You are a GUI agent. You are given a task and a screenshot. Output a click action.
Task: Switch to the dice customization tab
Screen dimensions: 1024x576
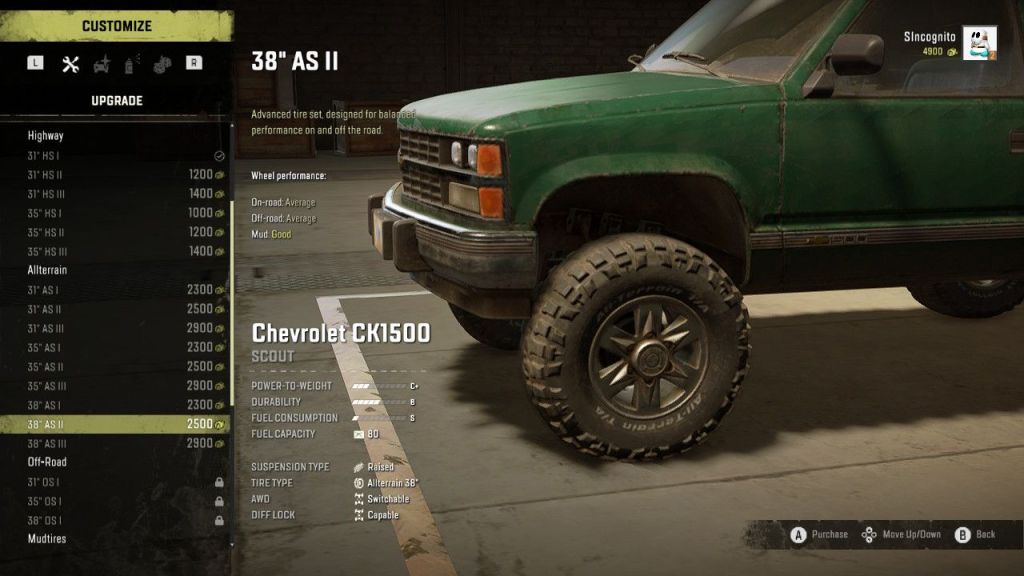pyautogui.click(x=161, y=64)
